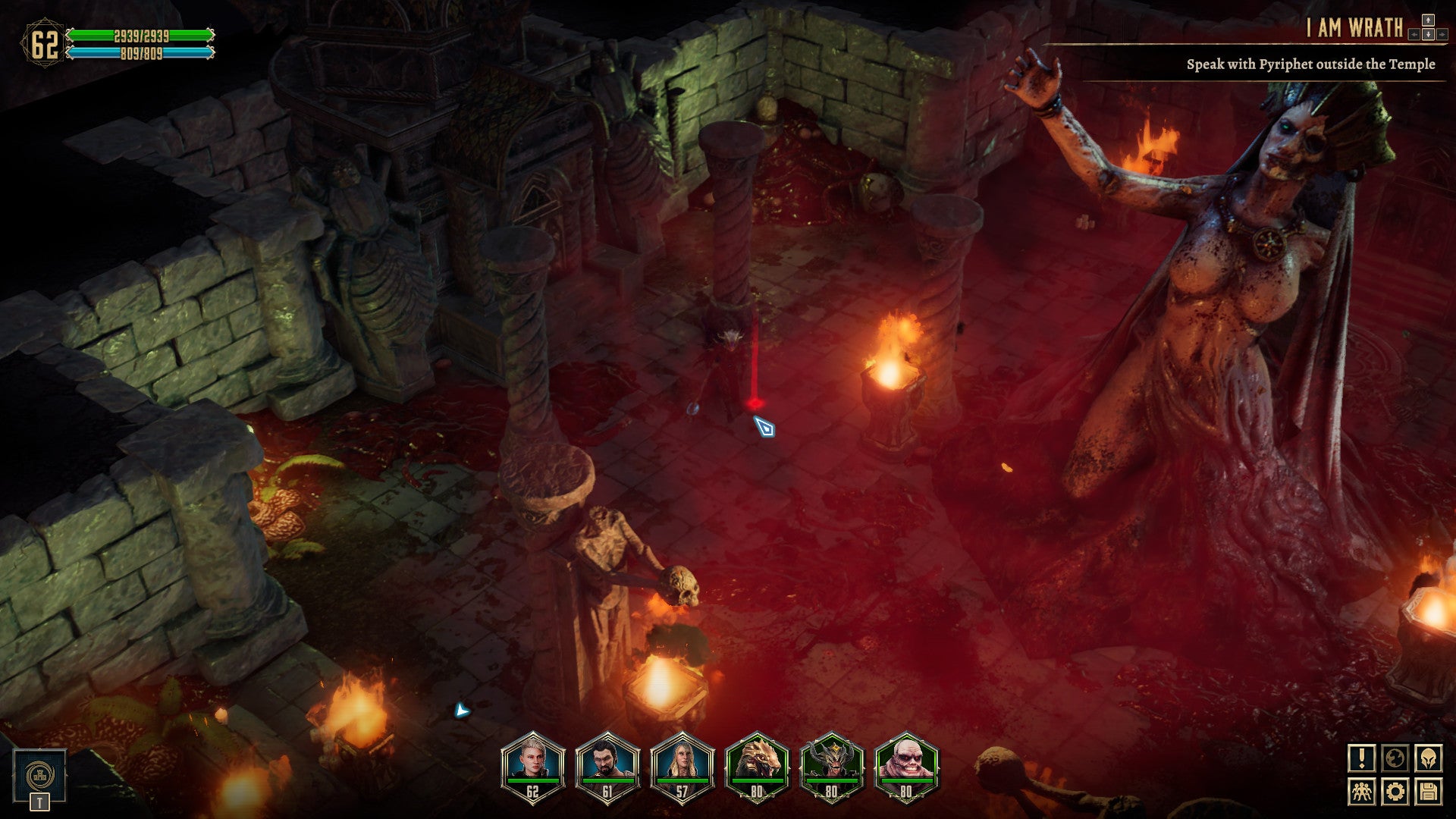1456x819 pixels.
Task: Open the settings gear icon
Action: click(1395, 791)
